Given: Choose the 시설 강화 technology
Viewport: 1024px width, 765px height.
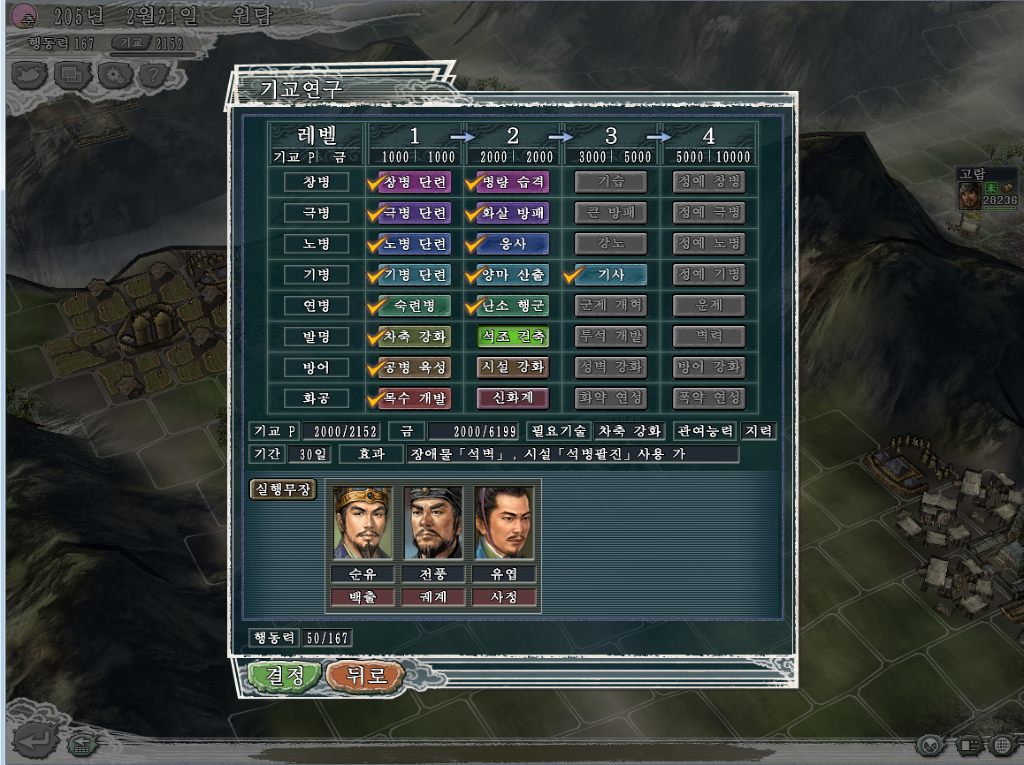Looking at the screenshot, I should (x=513, y=367).
